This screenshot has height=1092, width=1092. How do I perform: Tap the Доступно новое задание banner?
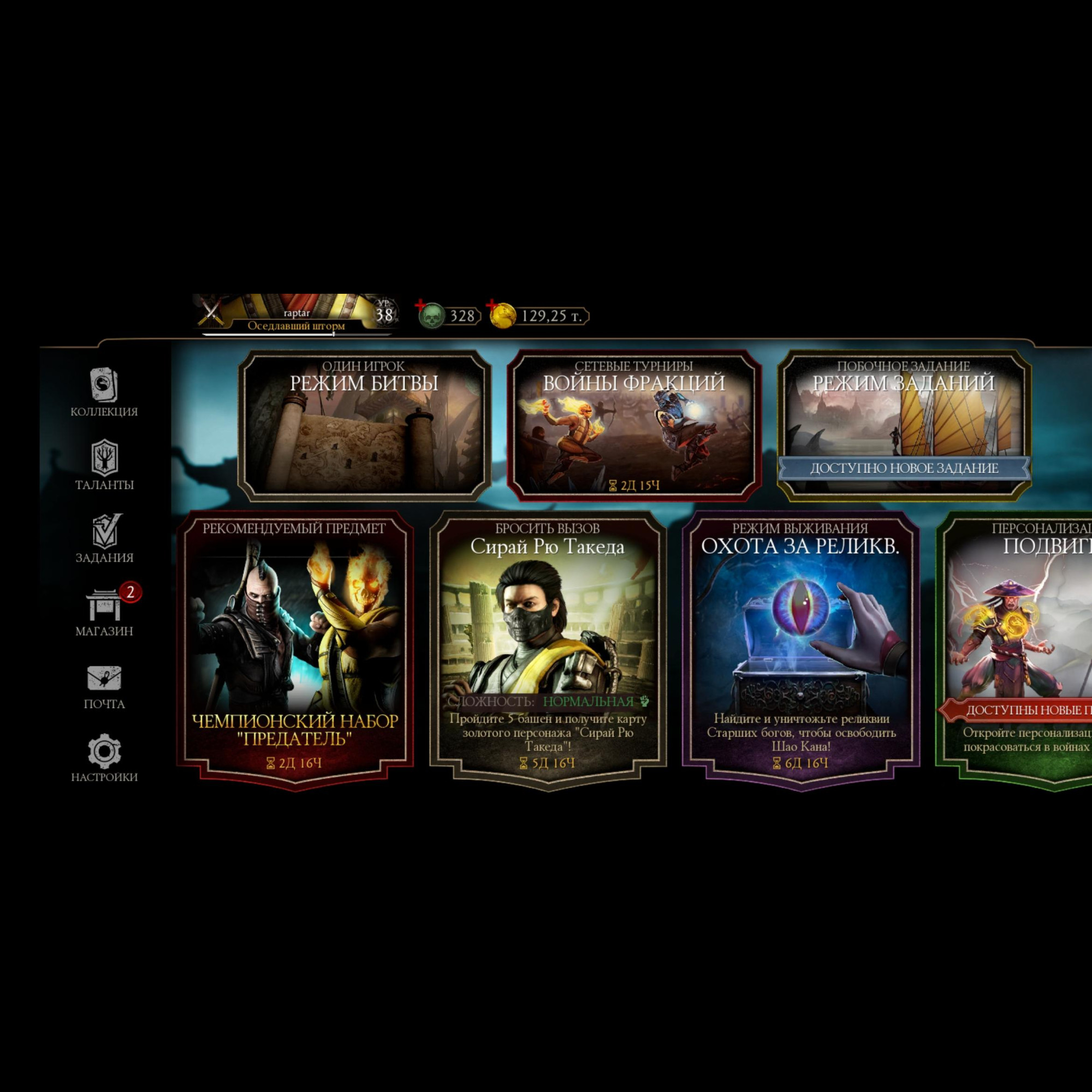[x=903, y=468]
